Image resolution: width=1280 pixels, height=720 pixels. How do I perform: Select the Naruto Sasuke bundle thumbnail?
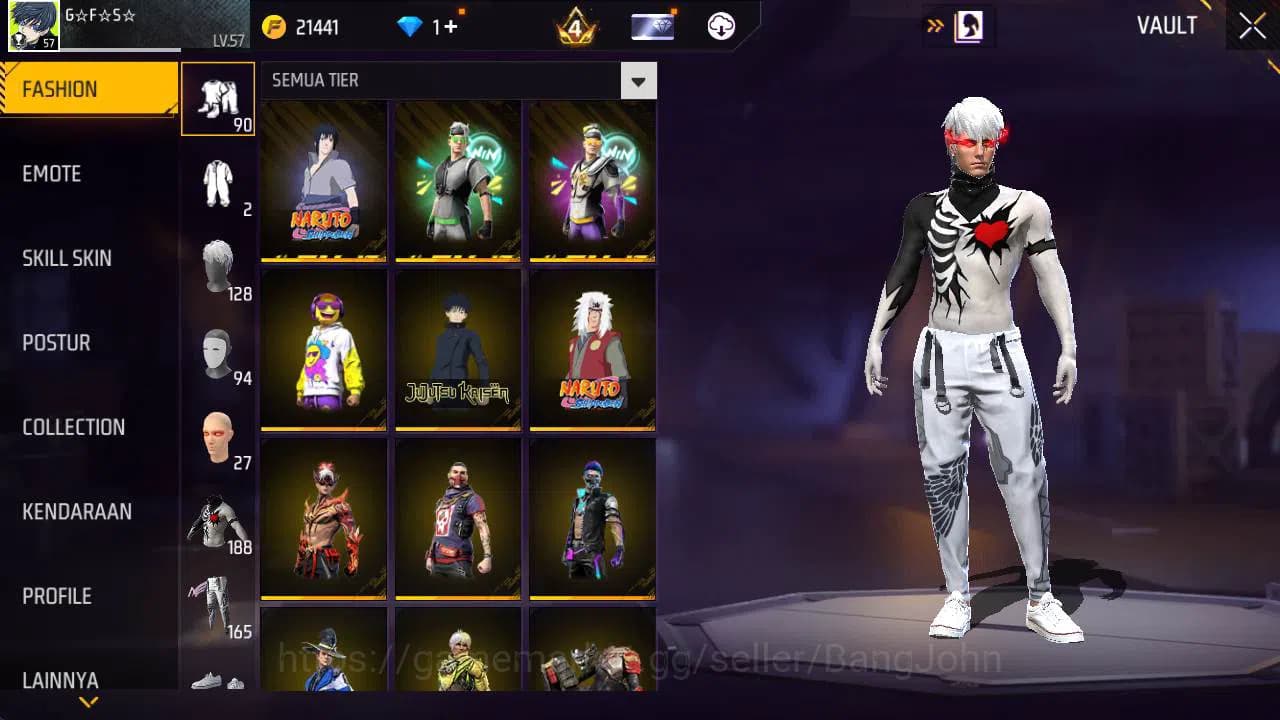322,180
